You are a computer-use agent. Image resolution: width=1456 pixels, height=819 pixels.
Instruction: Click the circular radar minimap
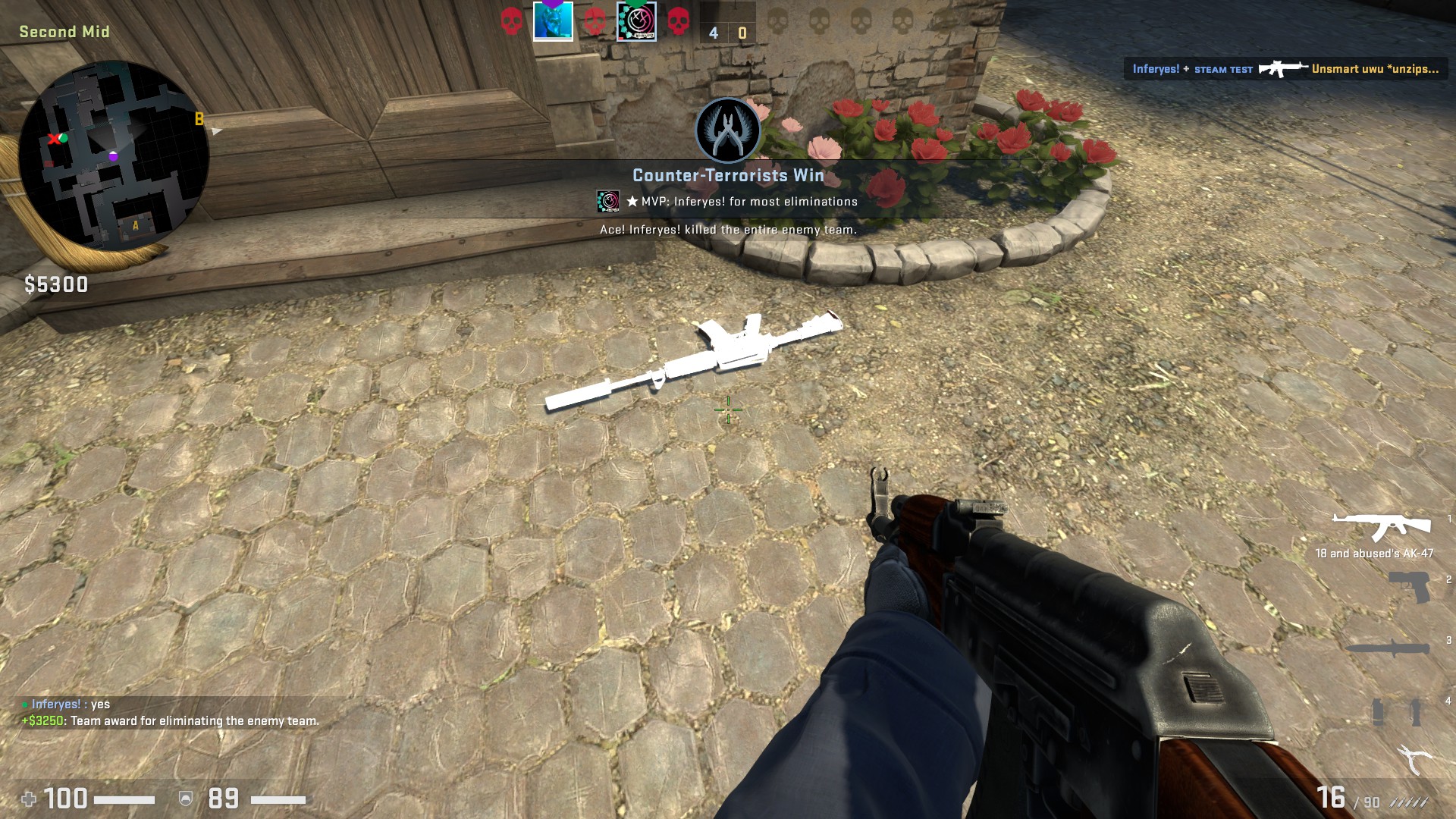coord(114,155)
